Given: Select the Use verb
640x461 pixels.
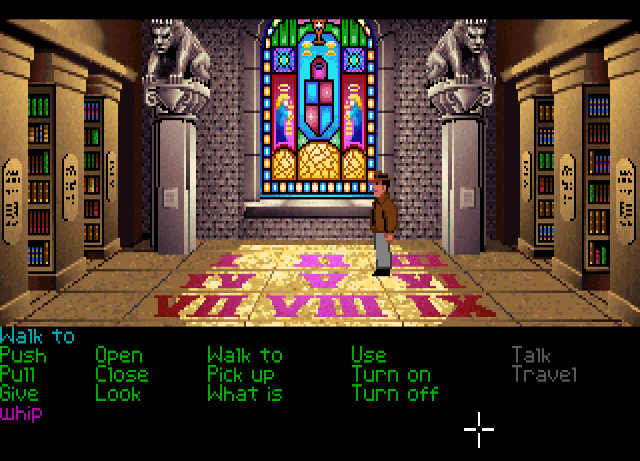Looking at the screenshot, I should (x=368, y=355).
